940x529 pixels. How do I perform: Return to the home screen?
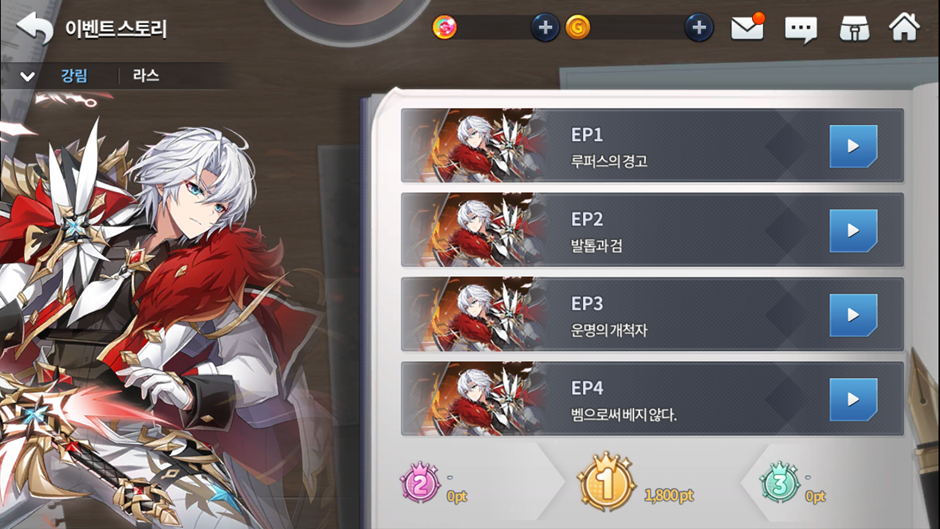pyautogui.click(x=904, y=27)
